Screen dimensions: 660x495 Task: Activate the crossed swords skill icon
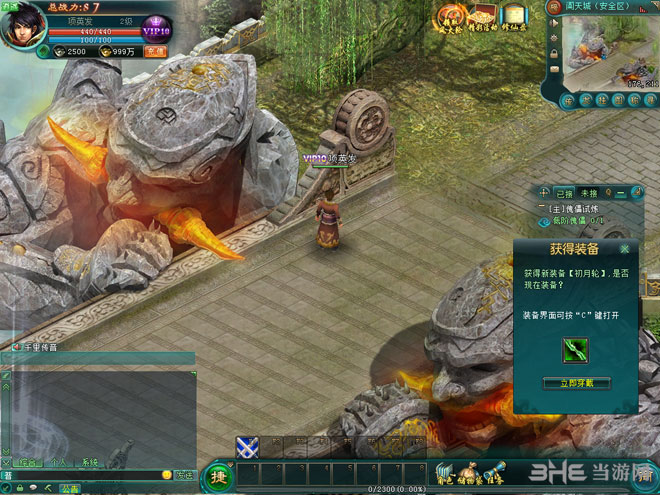point(247,447)
